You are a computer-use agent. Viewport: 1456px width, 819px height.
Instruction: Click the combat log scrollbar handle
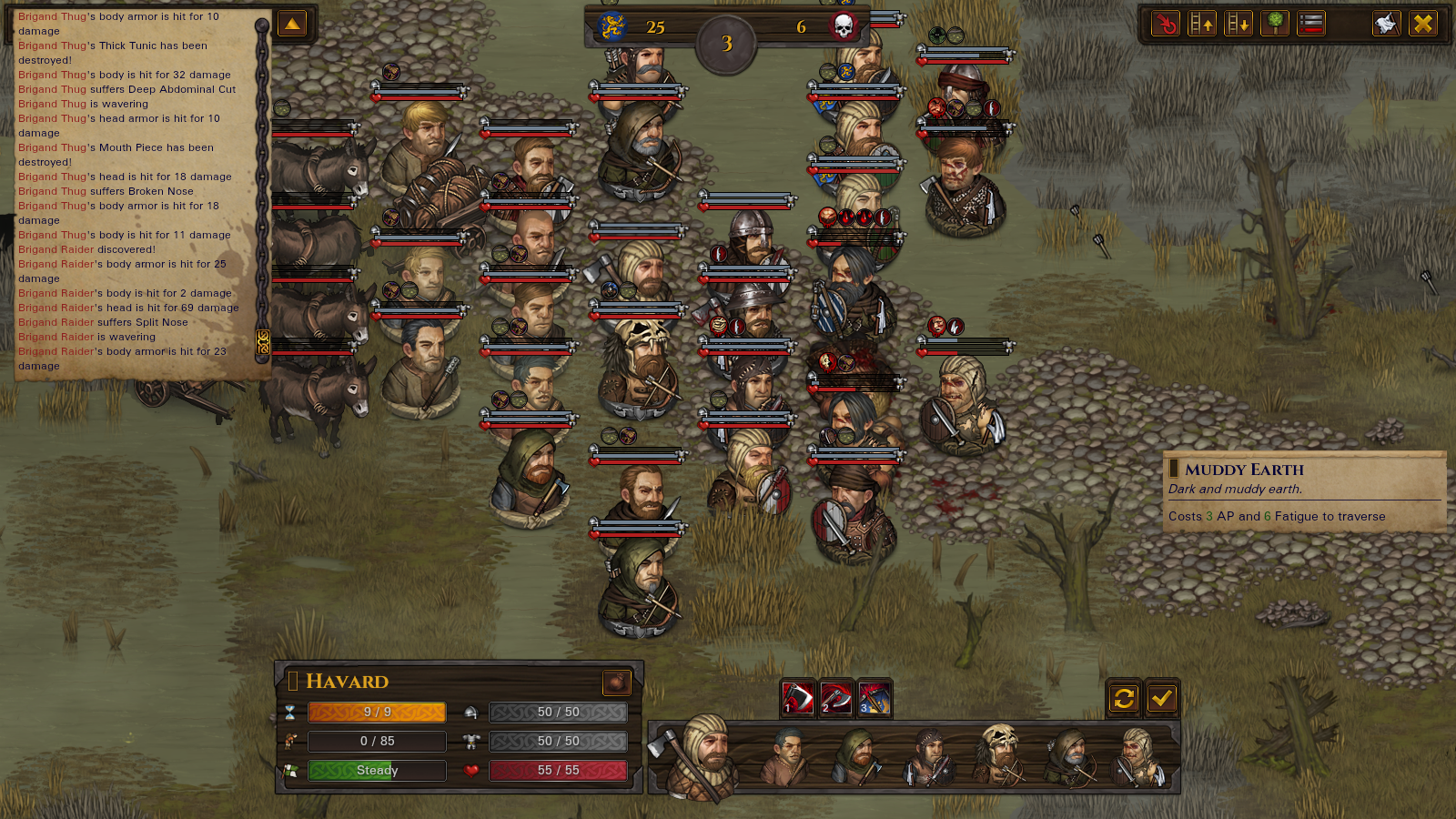pyautogui.click(x=263, y=341)
